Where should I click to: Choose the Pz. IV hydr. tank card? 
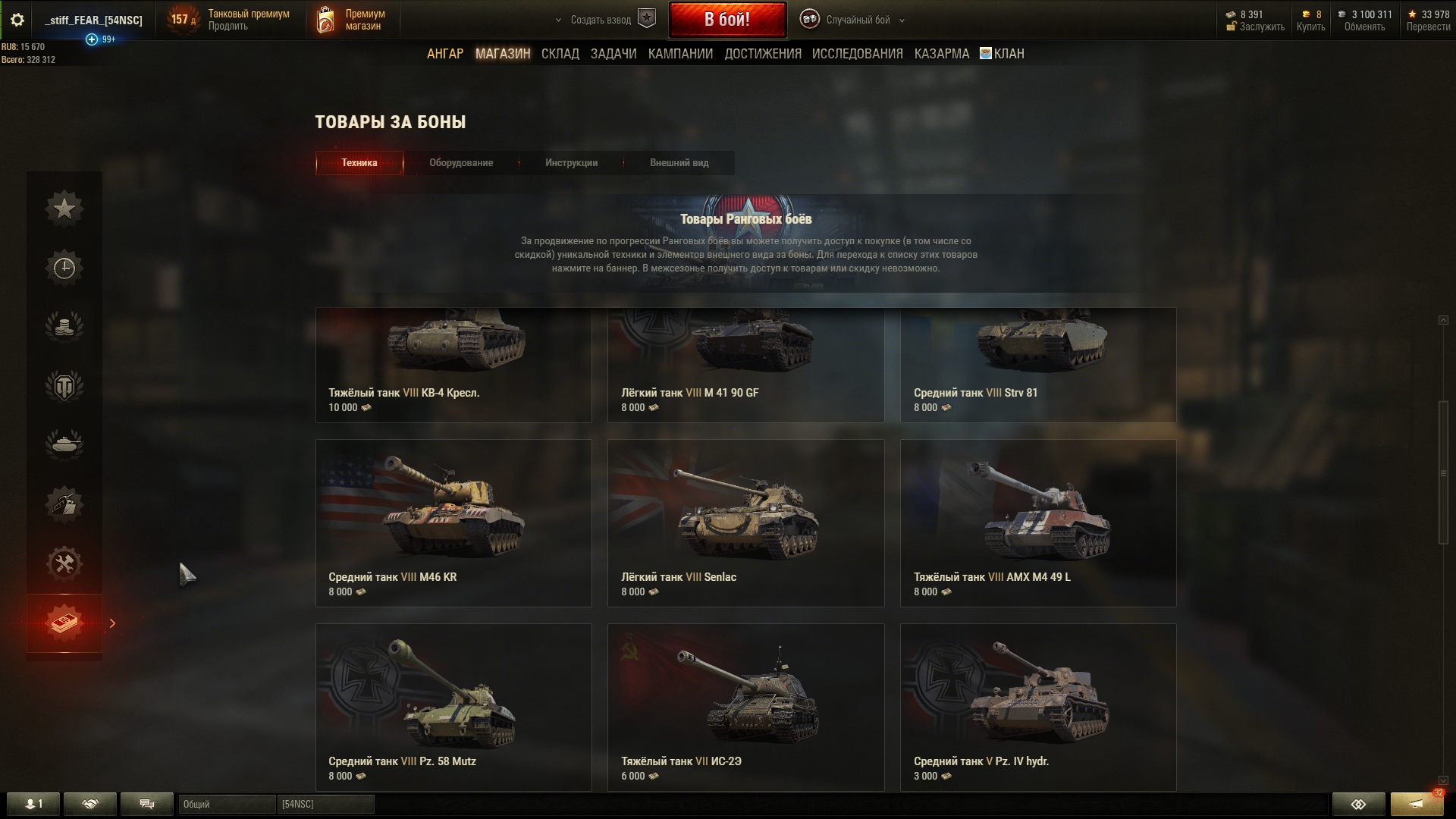(x=1037, y=707)
